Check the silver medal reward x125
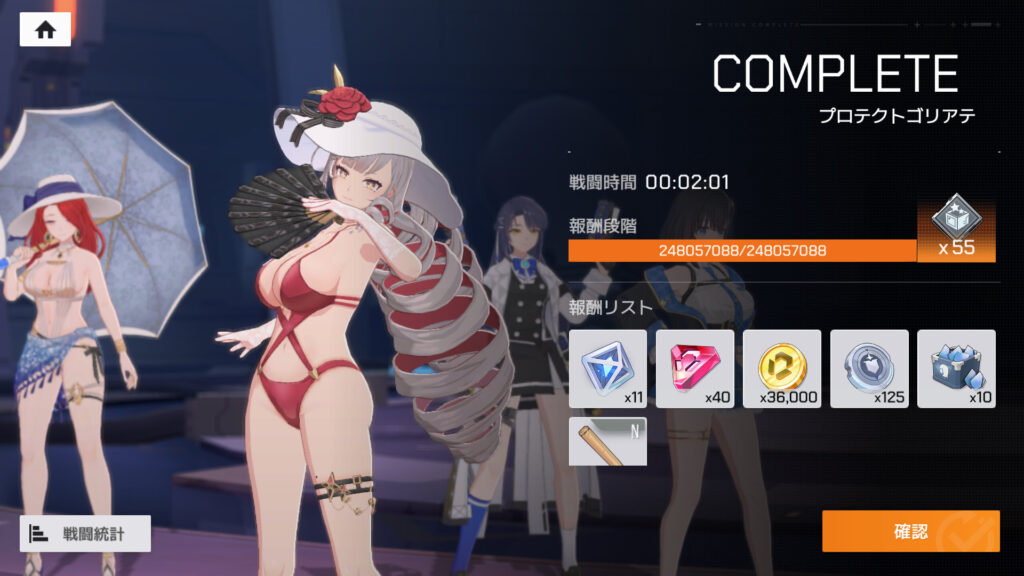Image resolution: width=1024 pixels, height=576 pixels. coord(869,368)
